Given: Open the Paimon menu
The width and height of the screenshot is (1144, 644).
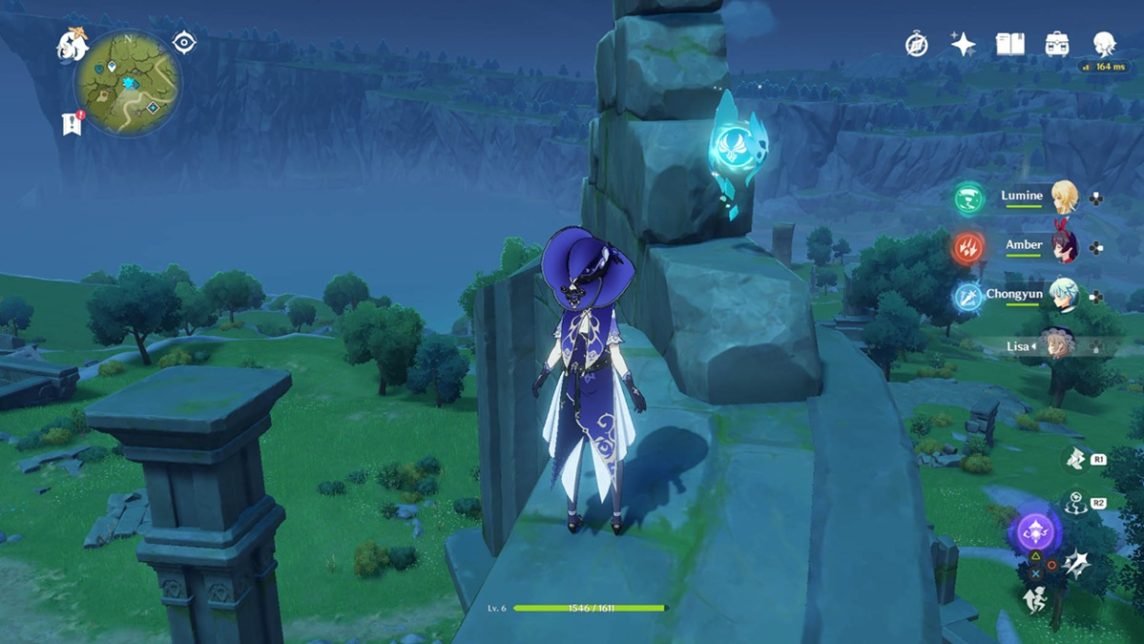Looking at the screenshot, I should [72, 44].
